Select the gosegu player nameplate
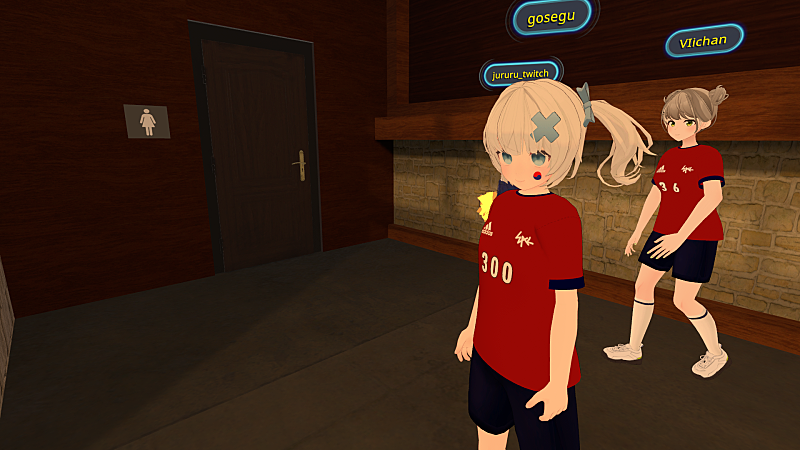Image resolution: width=800 pixels, height=450 pixels. point(551,18)
